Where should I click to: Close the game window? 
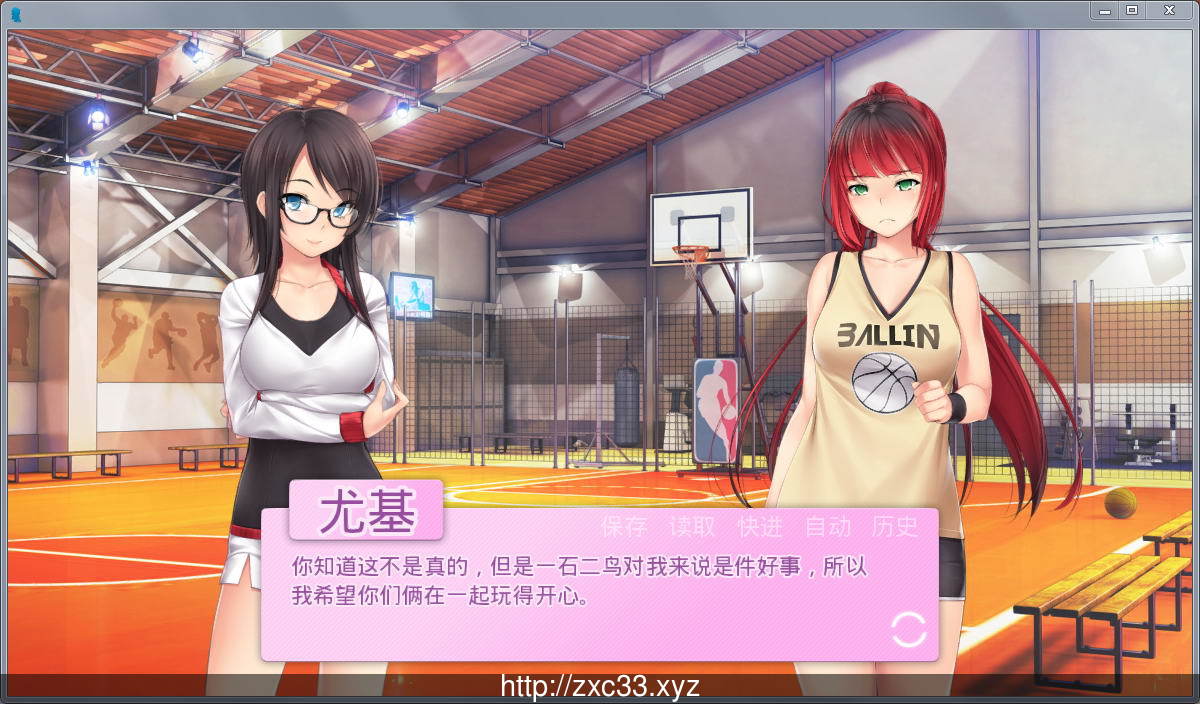click(x=1168, y=10)
